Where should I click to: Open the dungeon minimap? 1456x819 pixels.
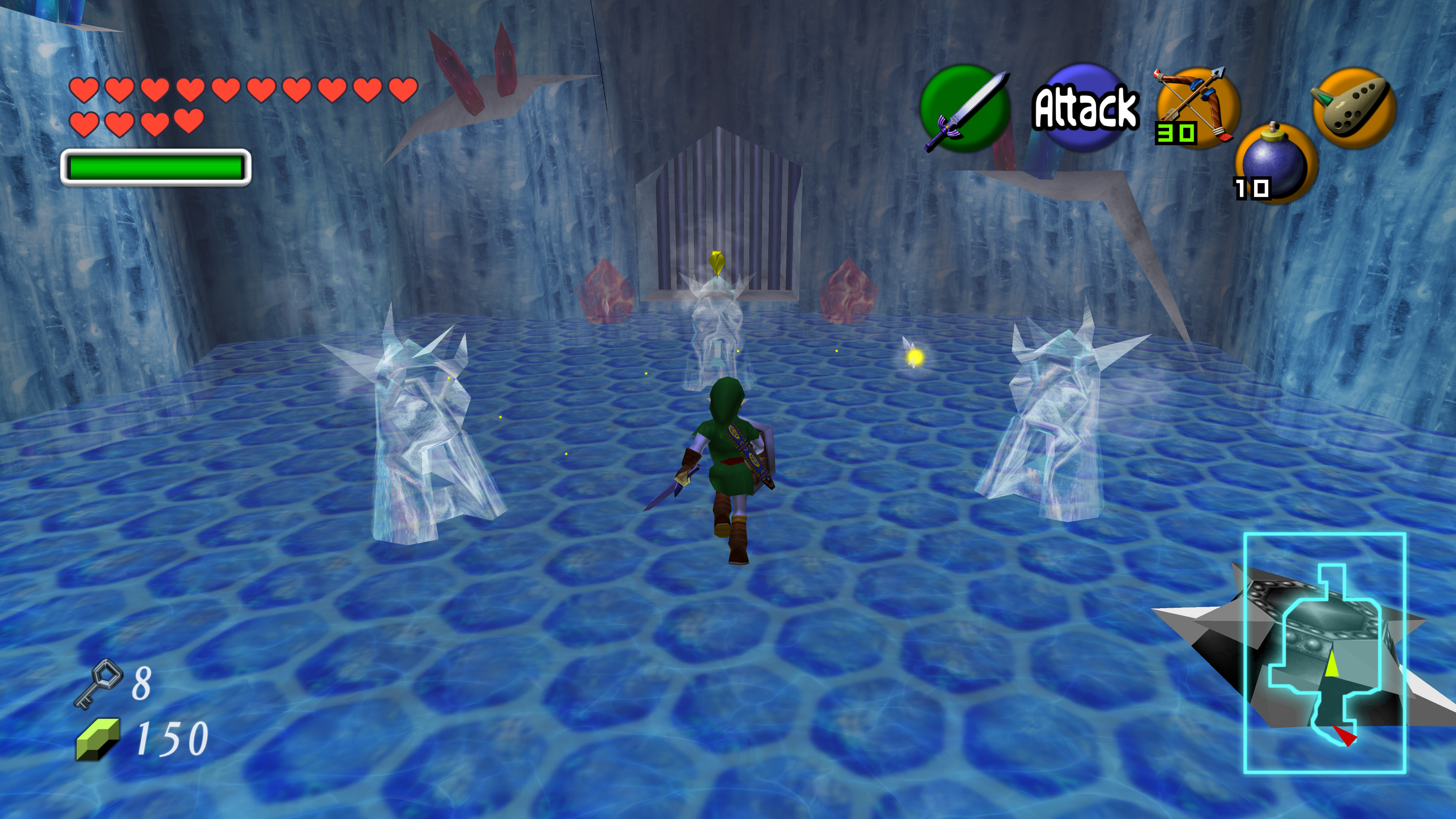pyautogui.click(x=1324, y=653)
